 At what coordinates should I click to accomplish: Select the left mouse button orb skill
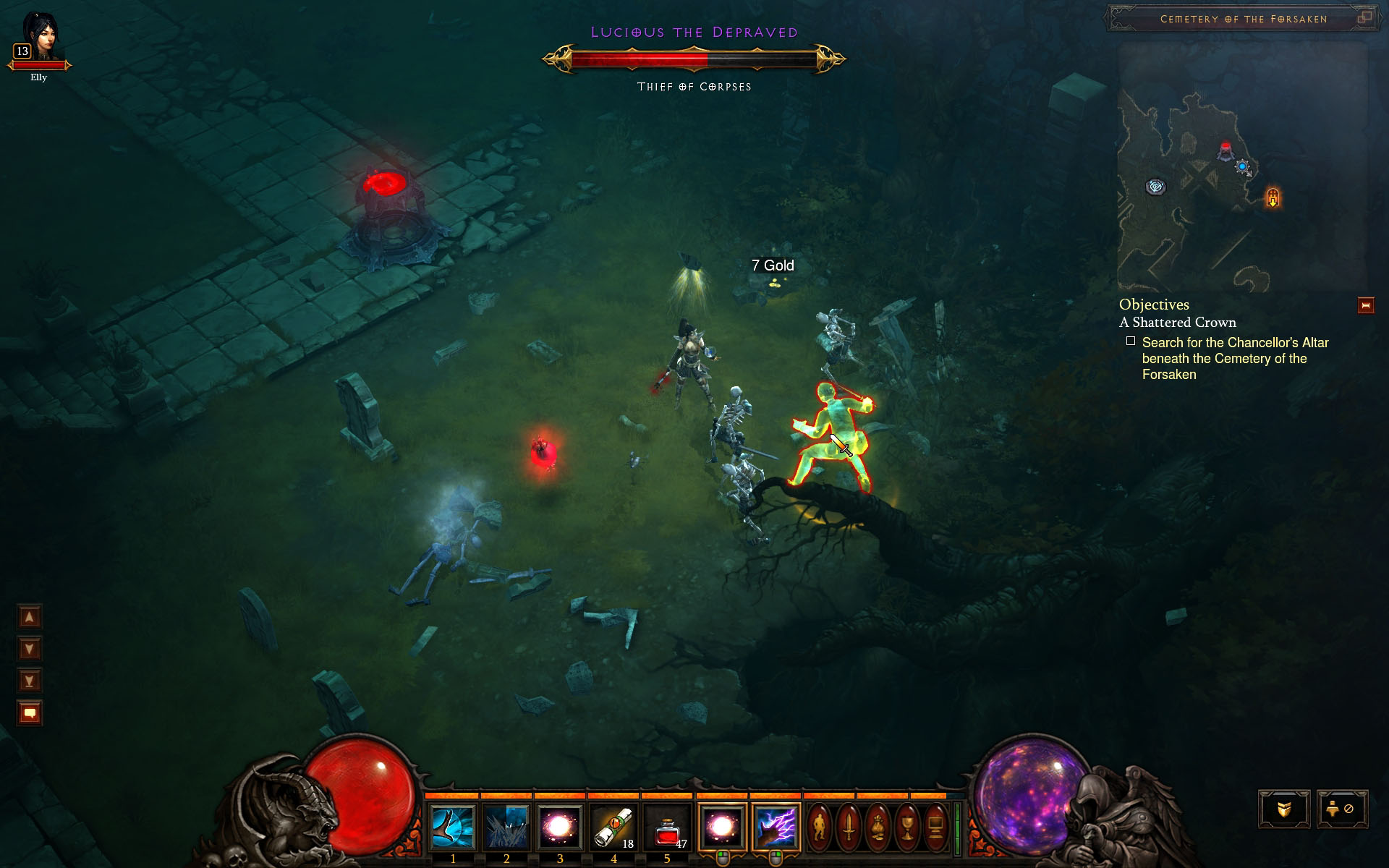721,827
